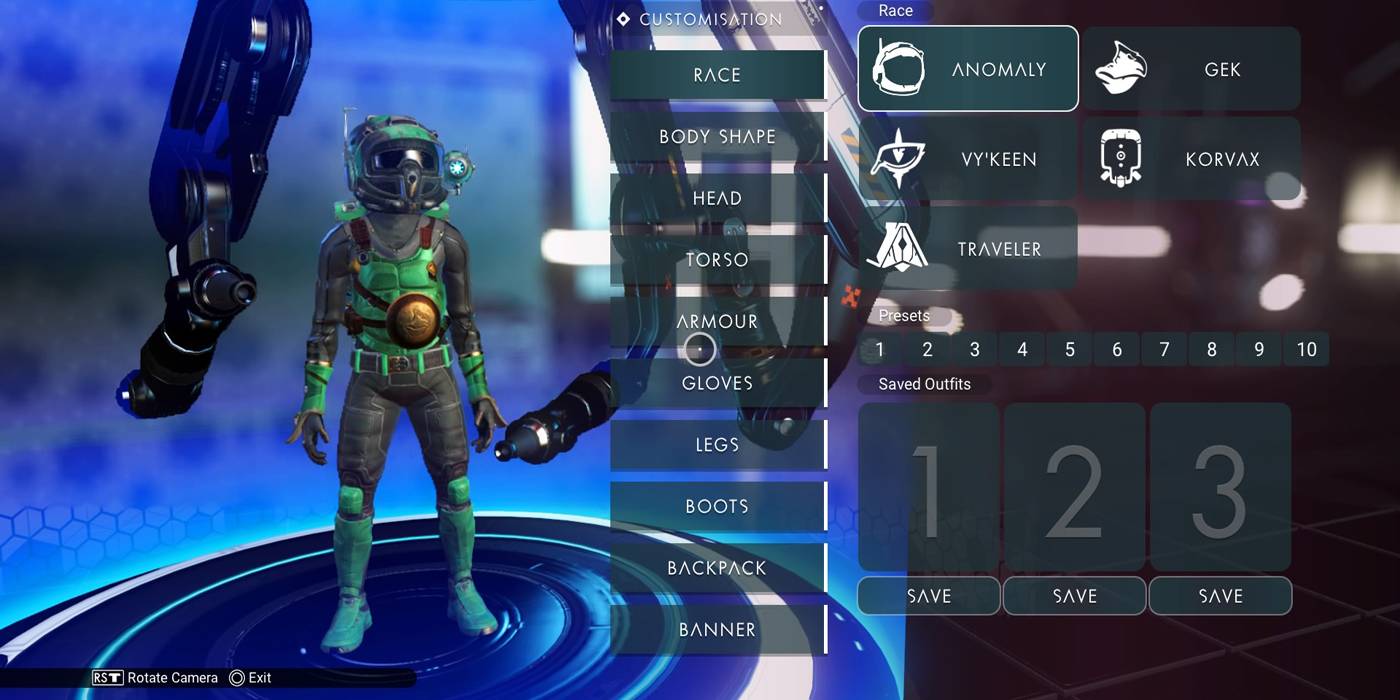Load saved outfit slot 2
The image size is (1400, 700).
click(x=1074, y=487)
